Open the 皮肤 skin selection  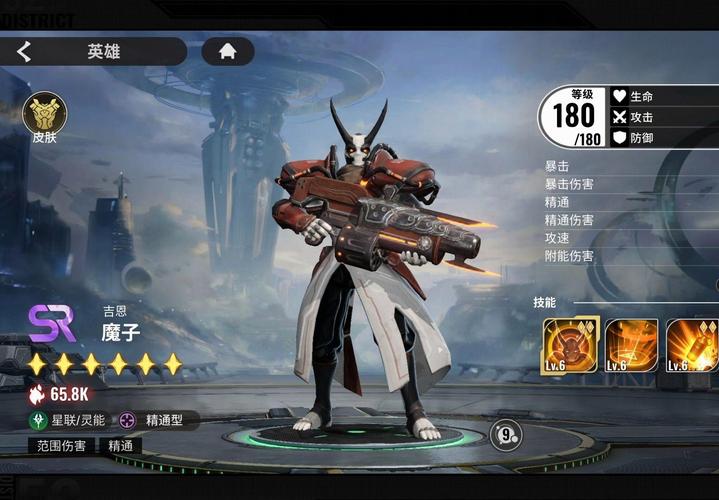pos(44,114)
